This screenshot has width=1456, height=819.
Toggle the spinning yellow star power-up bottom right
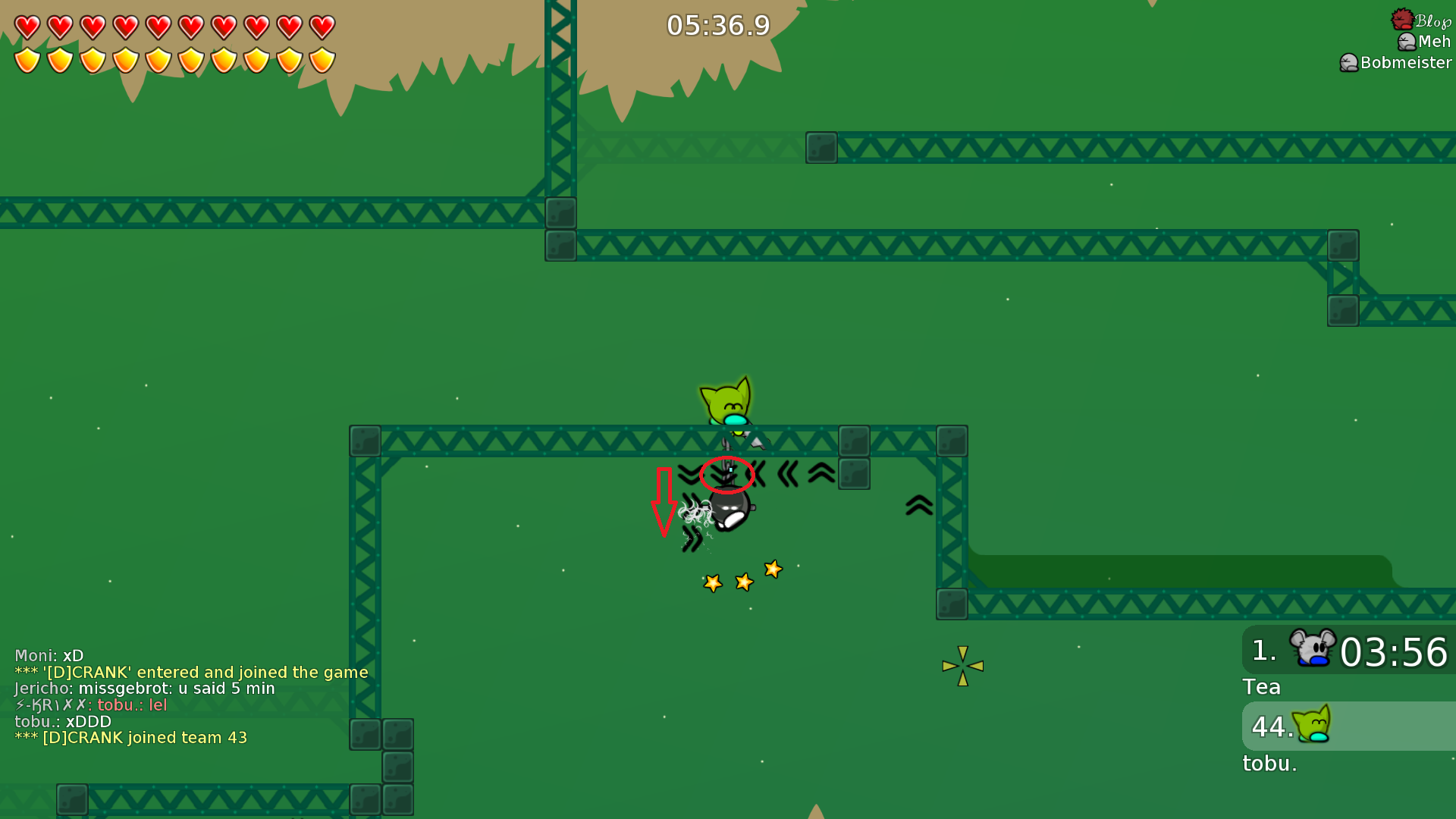coord(962,666)
